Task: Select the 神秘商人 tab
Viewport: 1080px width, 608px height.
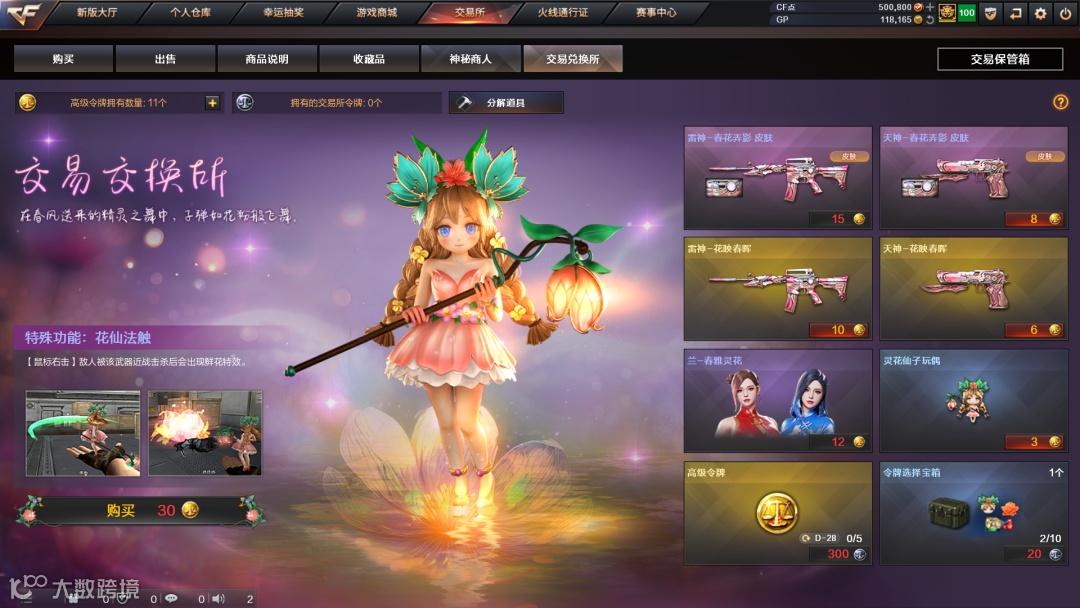Action: point(470,59)
